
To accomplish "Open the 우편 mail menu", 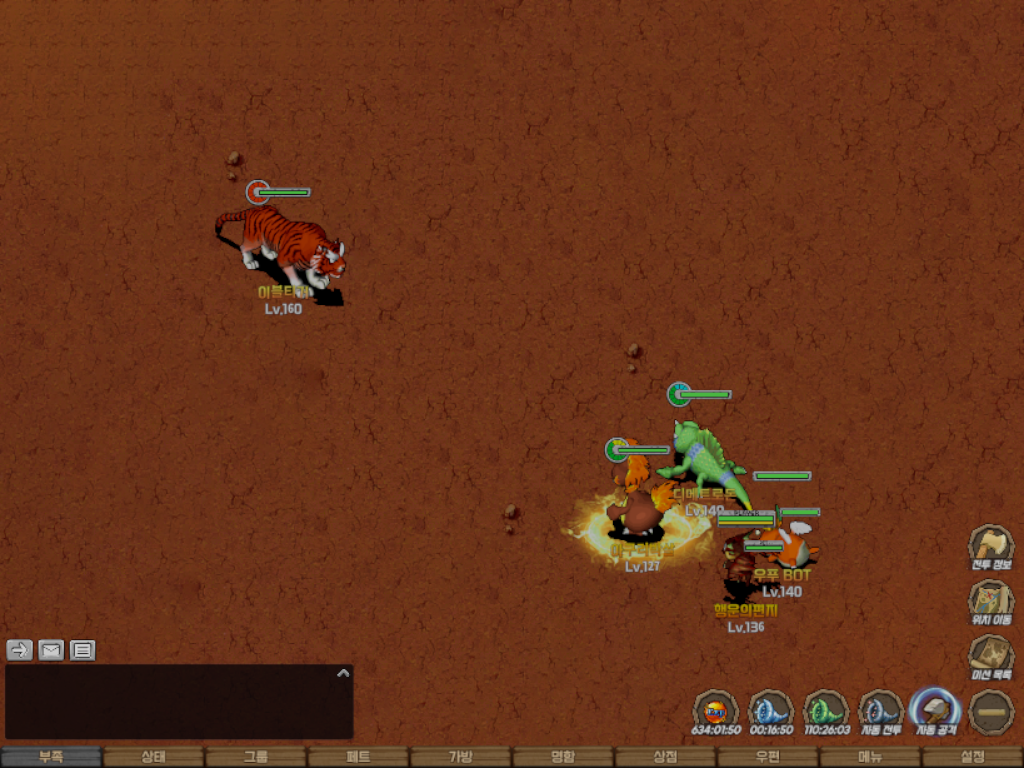I will (767, 757).
